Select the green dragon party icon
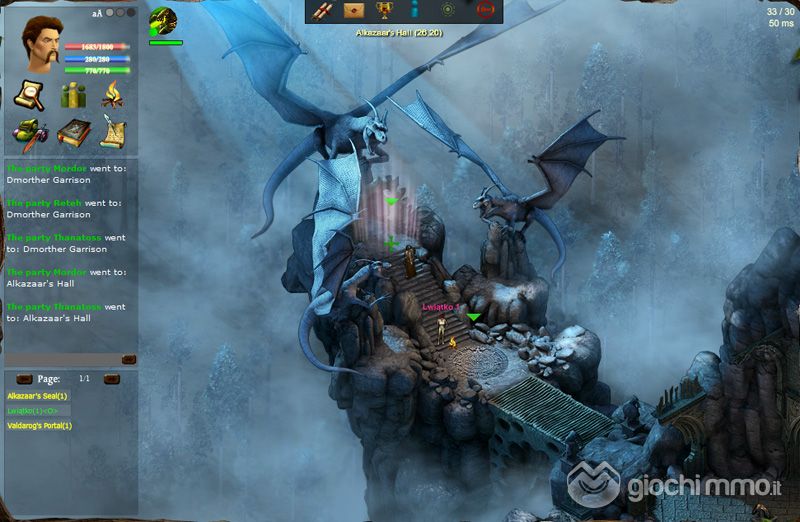 click(x=162, y=21)
